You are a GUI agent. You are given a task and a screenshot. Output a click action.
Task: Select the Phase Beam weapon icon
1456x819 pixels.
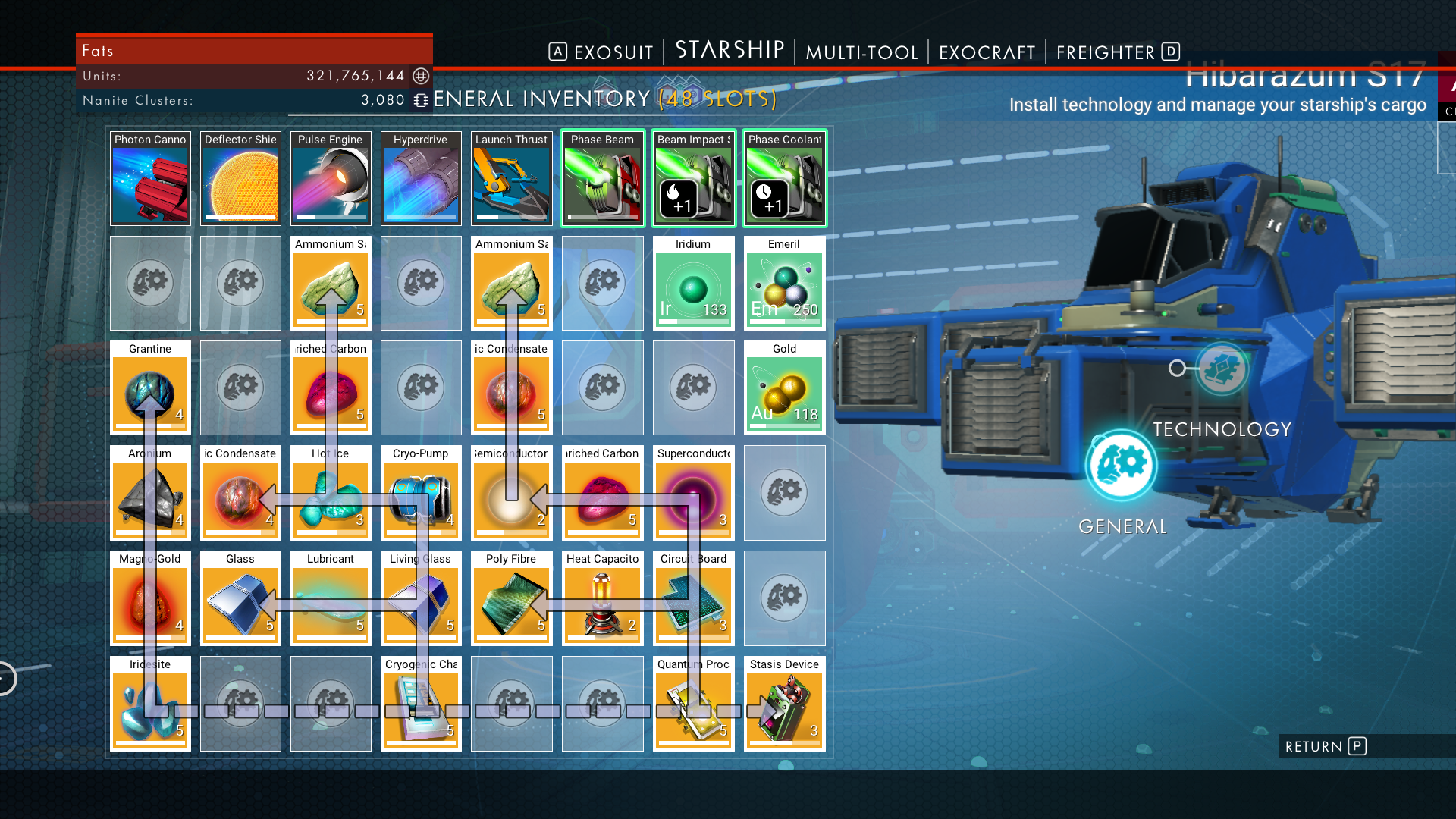tap(602, 178)
